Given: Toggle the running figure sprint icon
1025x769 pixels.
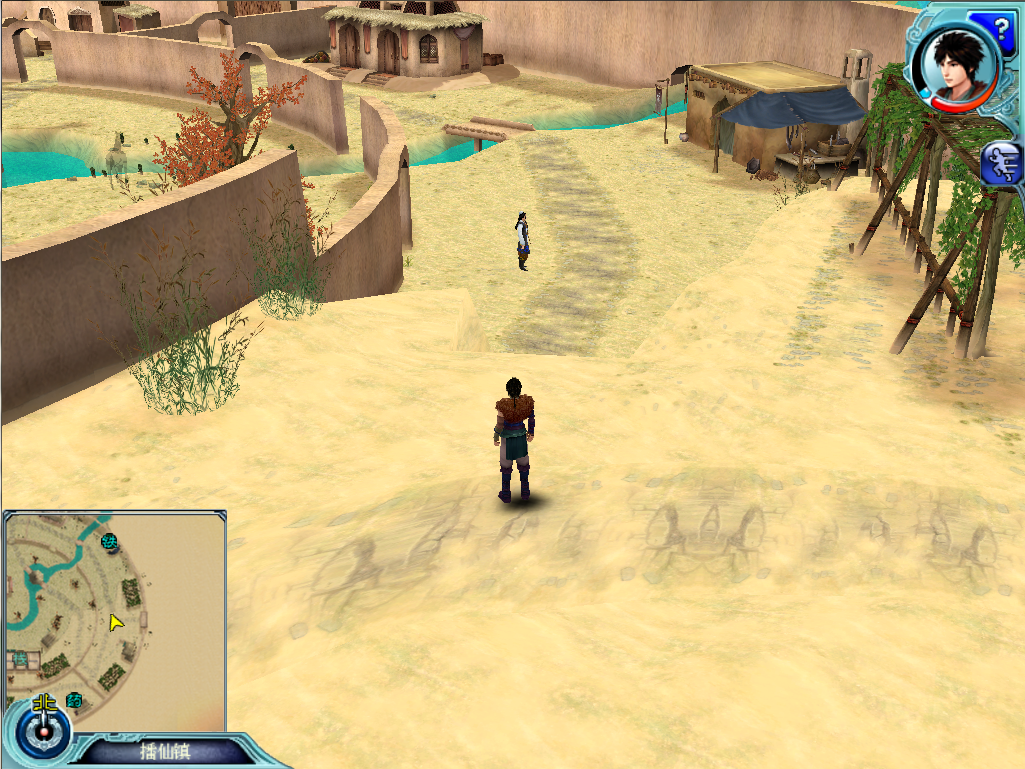Looking at the screenshot, I should click(x=1001, y=164).
